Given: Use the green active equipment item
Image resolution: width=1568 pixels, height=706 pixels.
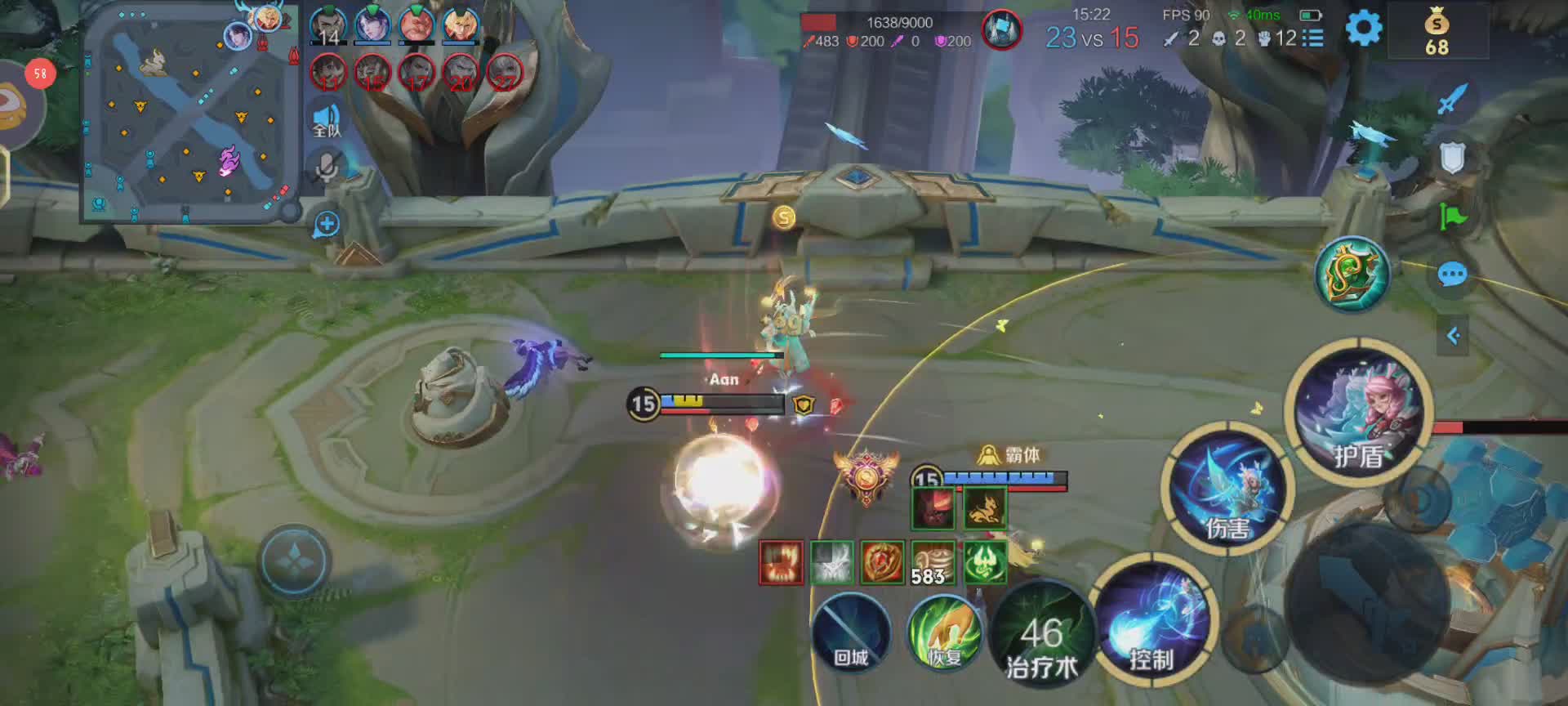Looking at the screenshot, I should coord(1352,275).
